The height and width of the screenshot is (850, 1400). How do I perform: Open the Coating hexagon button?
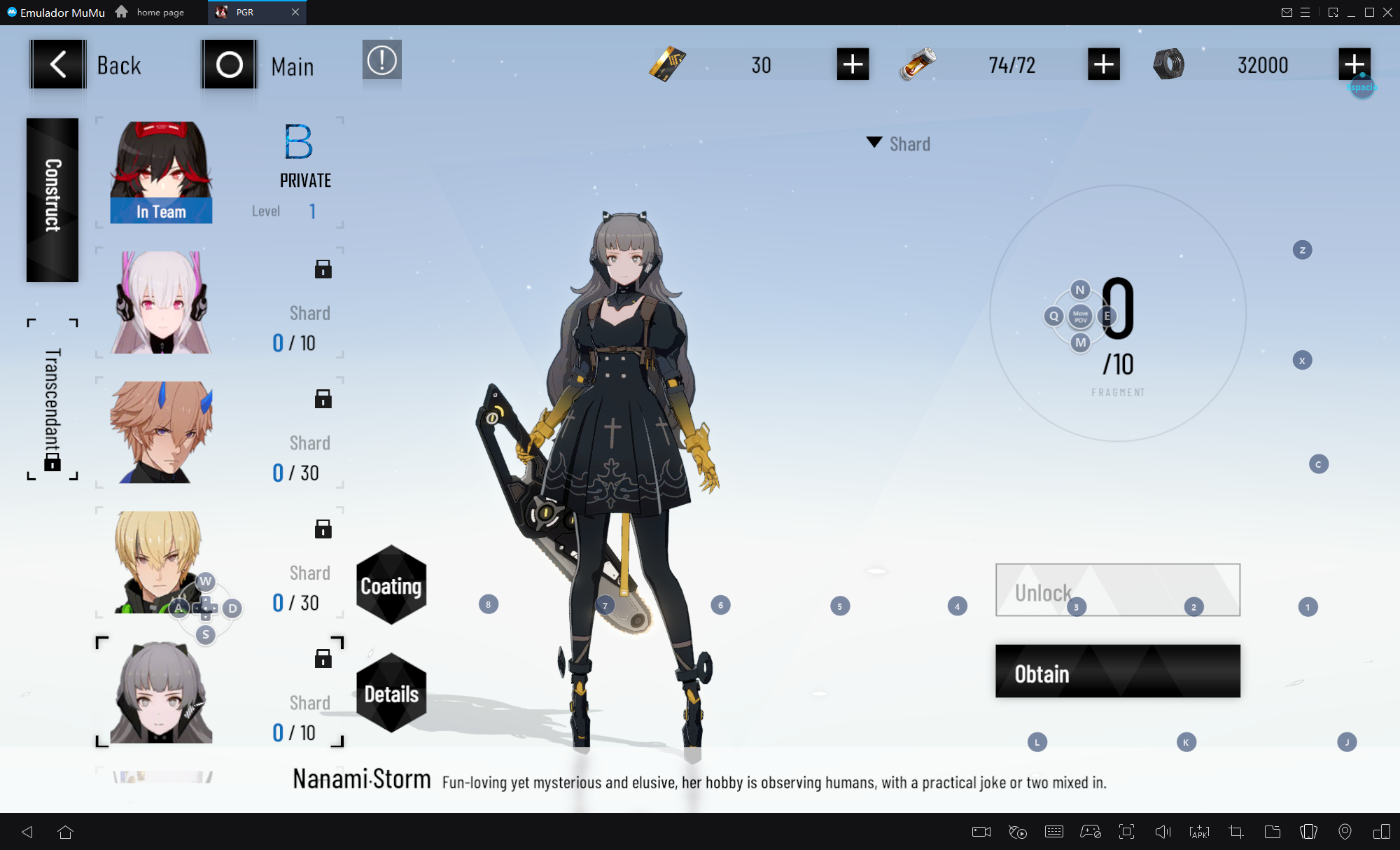pyautogui.click(x=391, y=585)
